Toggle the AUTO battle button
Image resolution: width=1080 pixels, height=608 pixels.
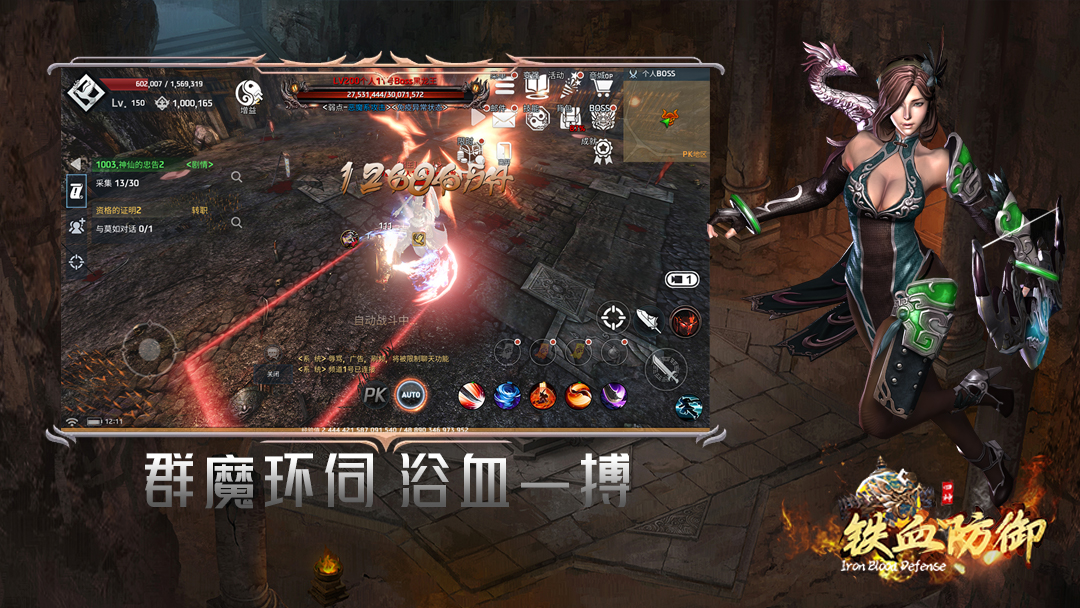click(410, 395)
